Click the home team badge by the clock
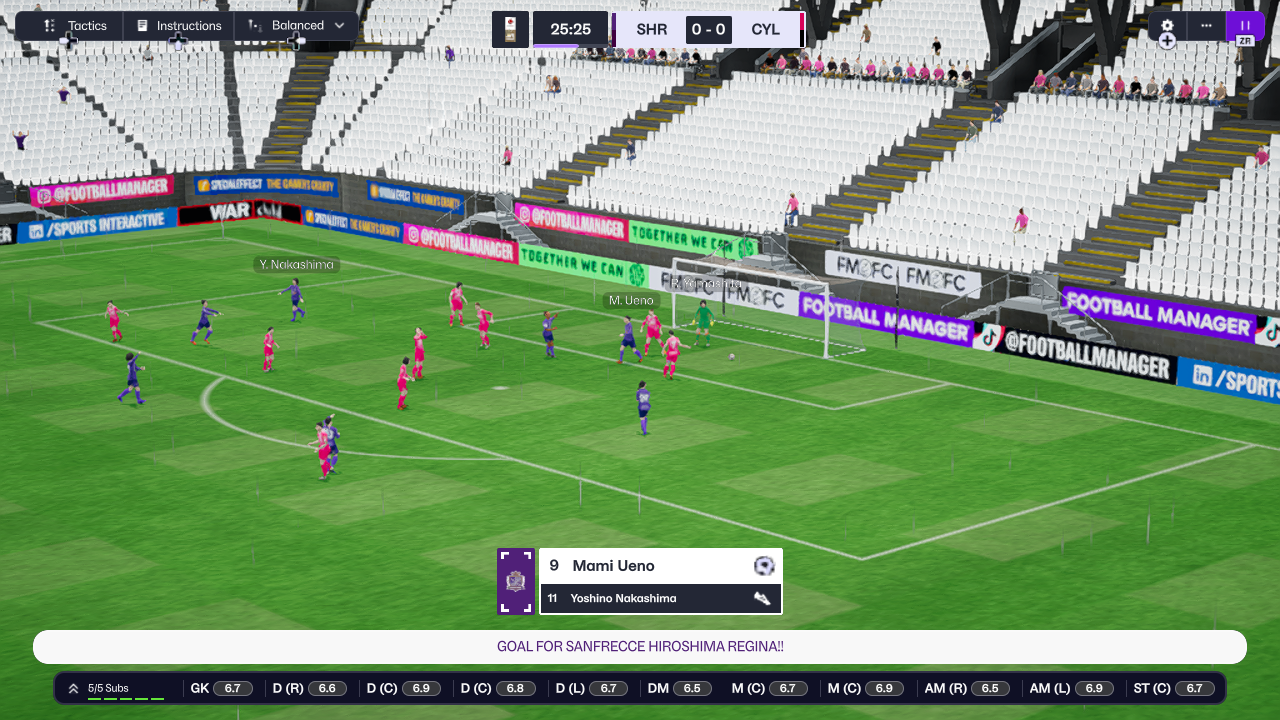1280x720 pixels. tap(510, 30)
